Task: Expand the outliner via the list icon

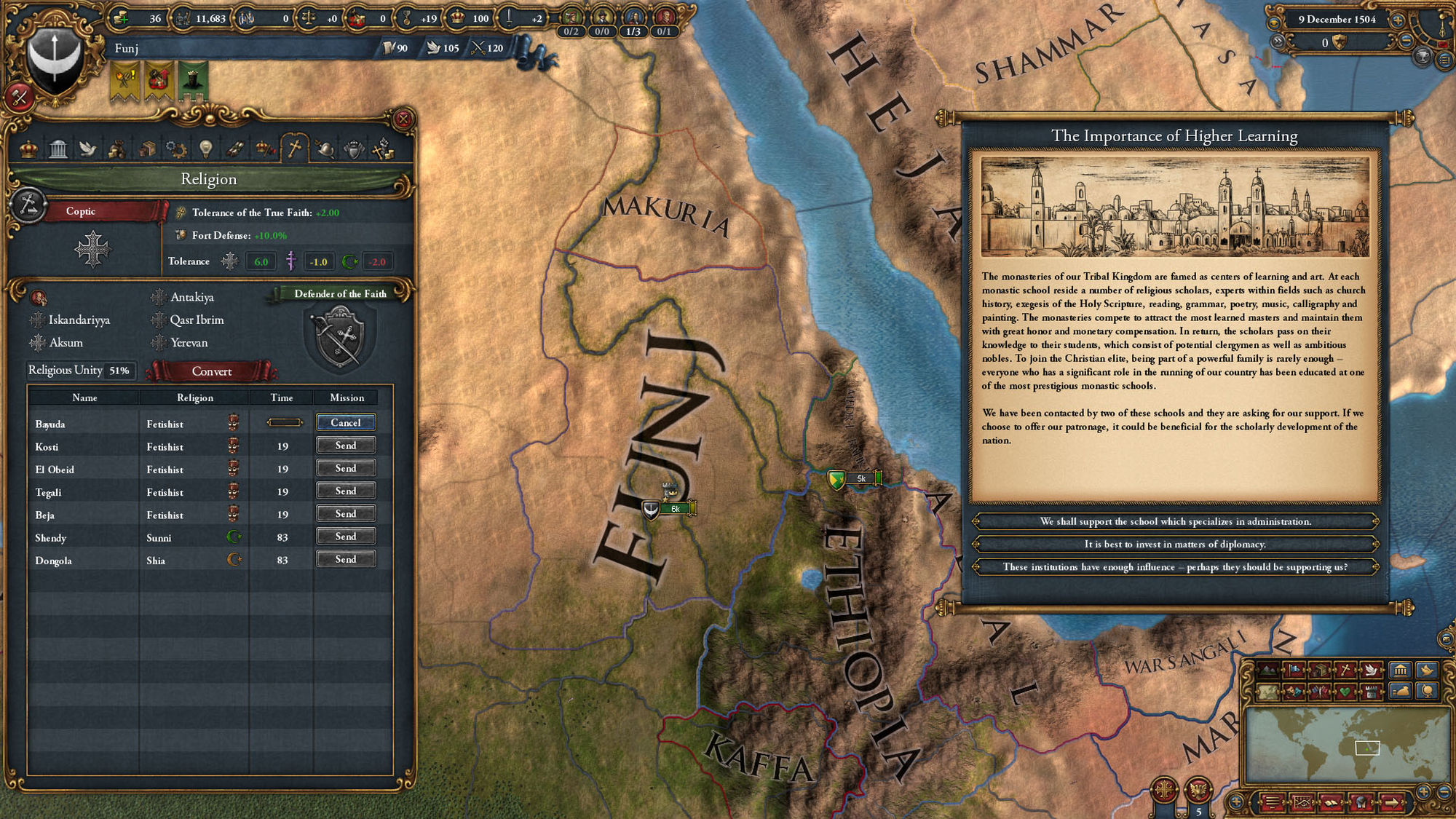Action: point(1445,60)
